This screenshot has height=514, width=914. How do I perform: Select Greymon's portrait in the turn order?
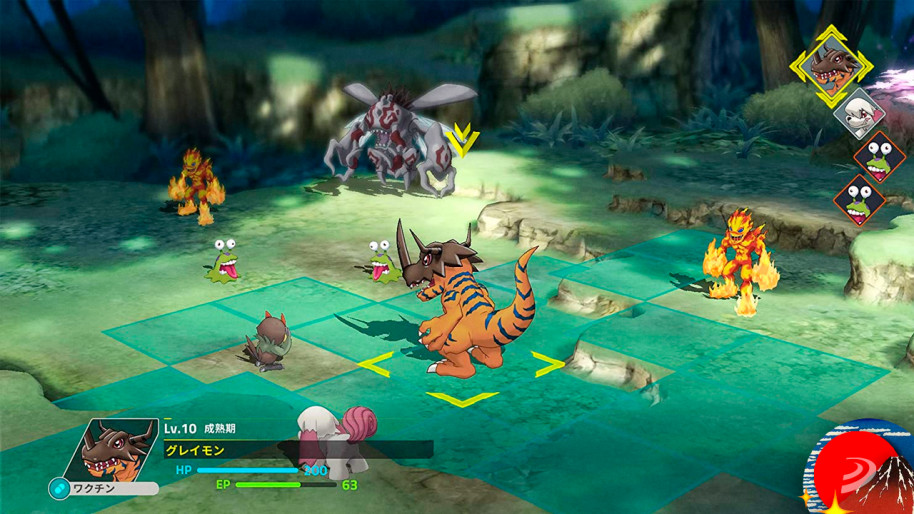coord(829,65)
